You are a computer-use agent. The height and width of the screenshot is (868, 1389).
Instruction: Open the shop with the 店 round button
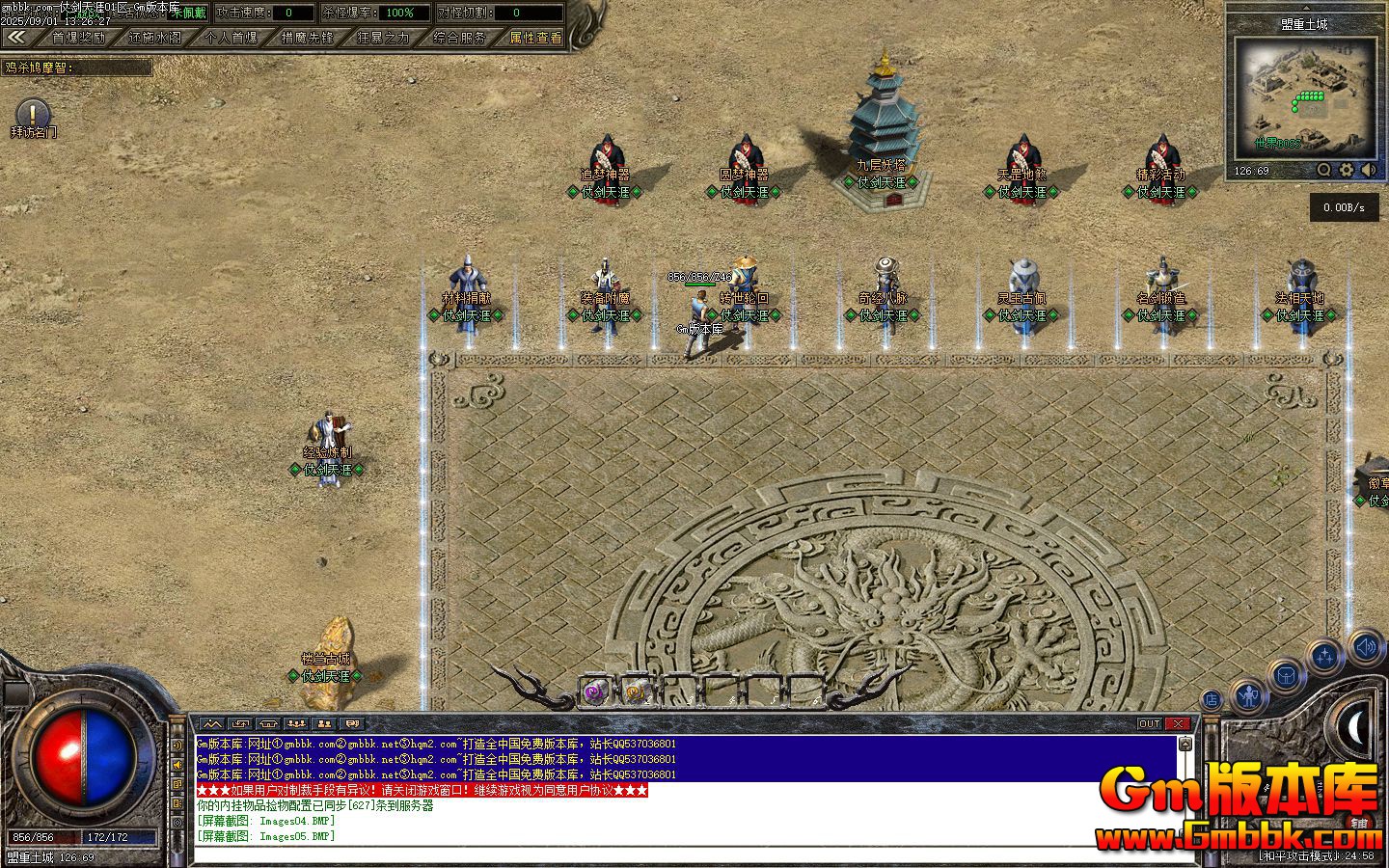pos(1212,700)
